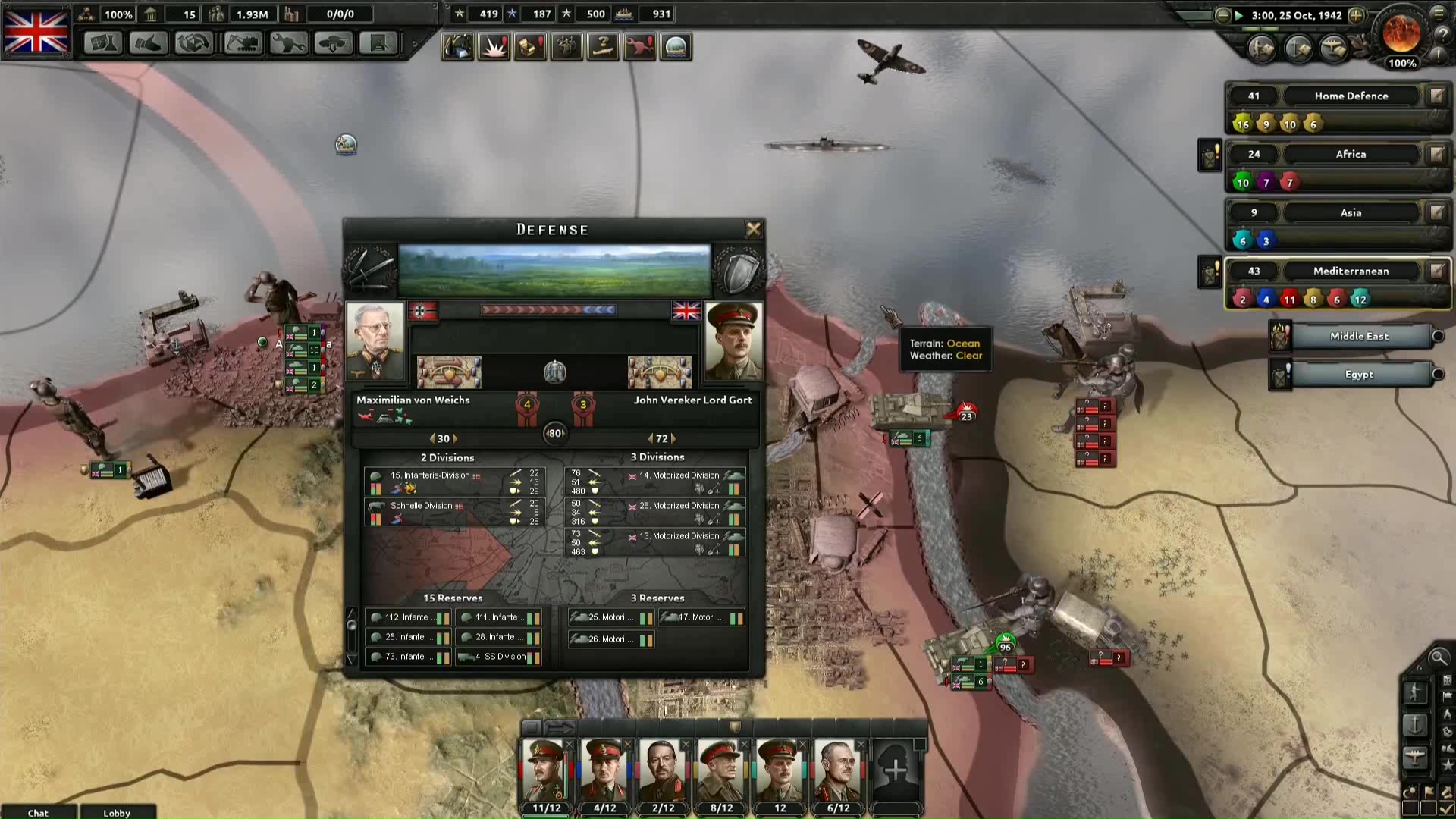This screenshot has height=819, width=1456.
Task: Open the Production menu
Action: (x=287, y=44)
